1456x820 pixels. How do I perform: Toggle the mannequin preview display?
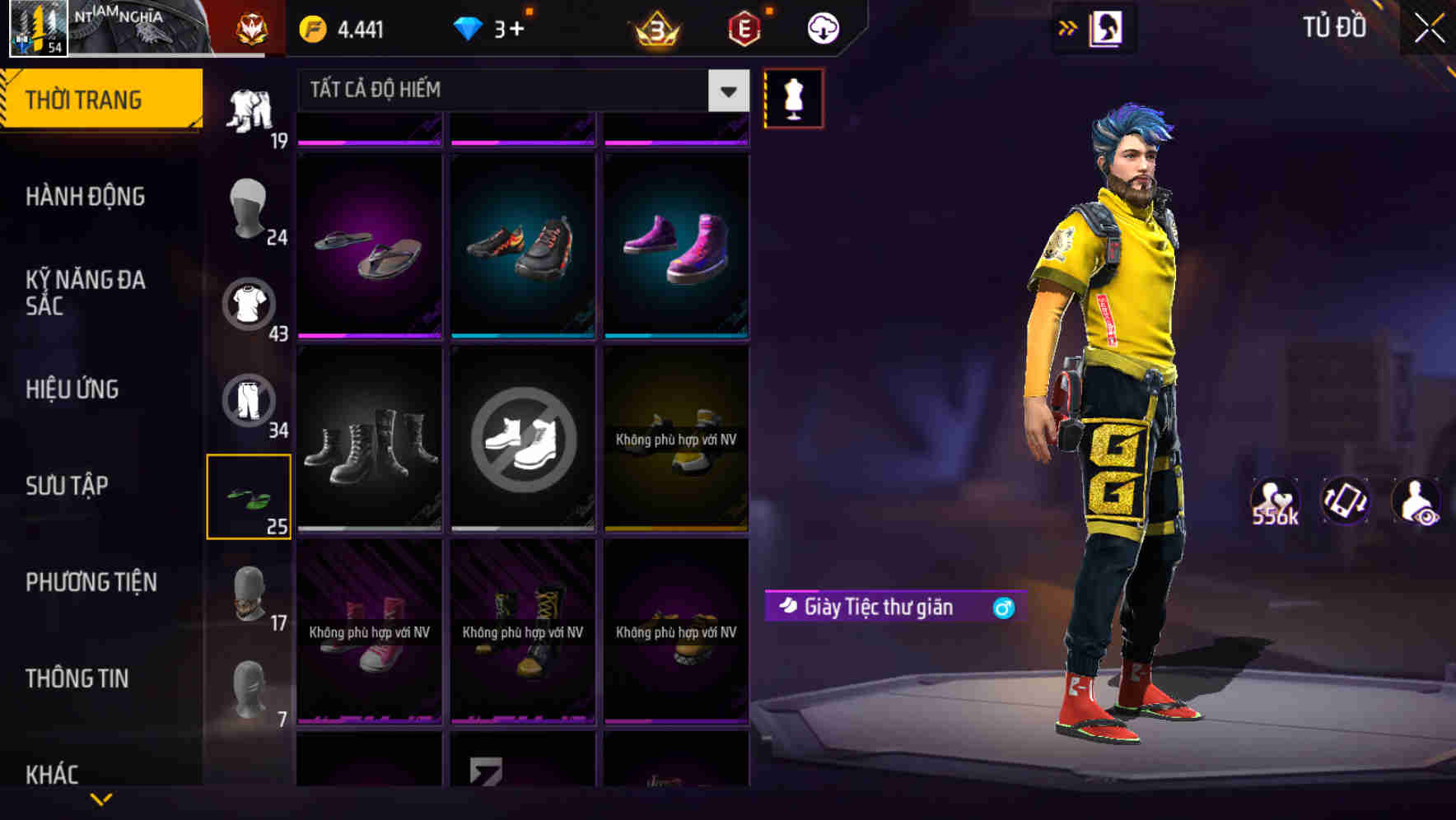coord(793,97)
